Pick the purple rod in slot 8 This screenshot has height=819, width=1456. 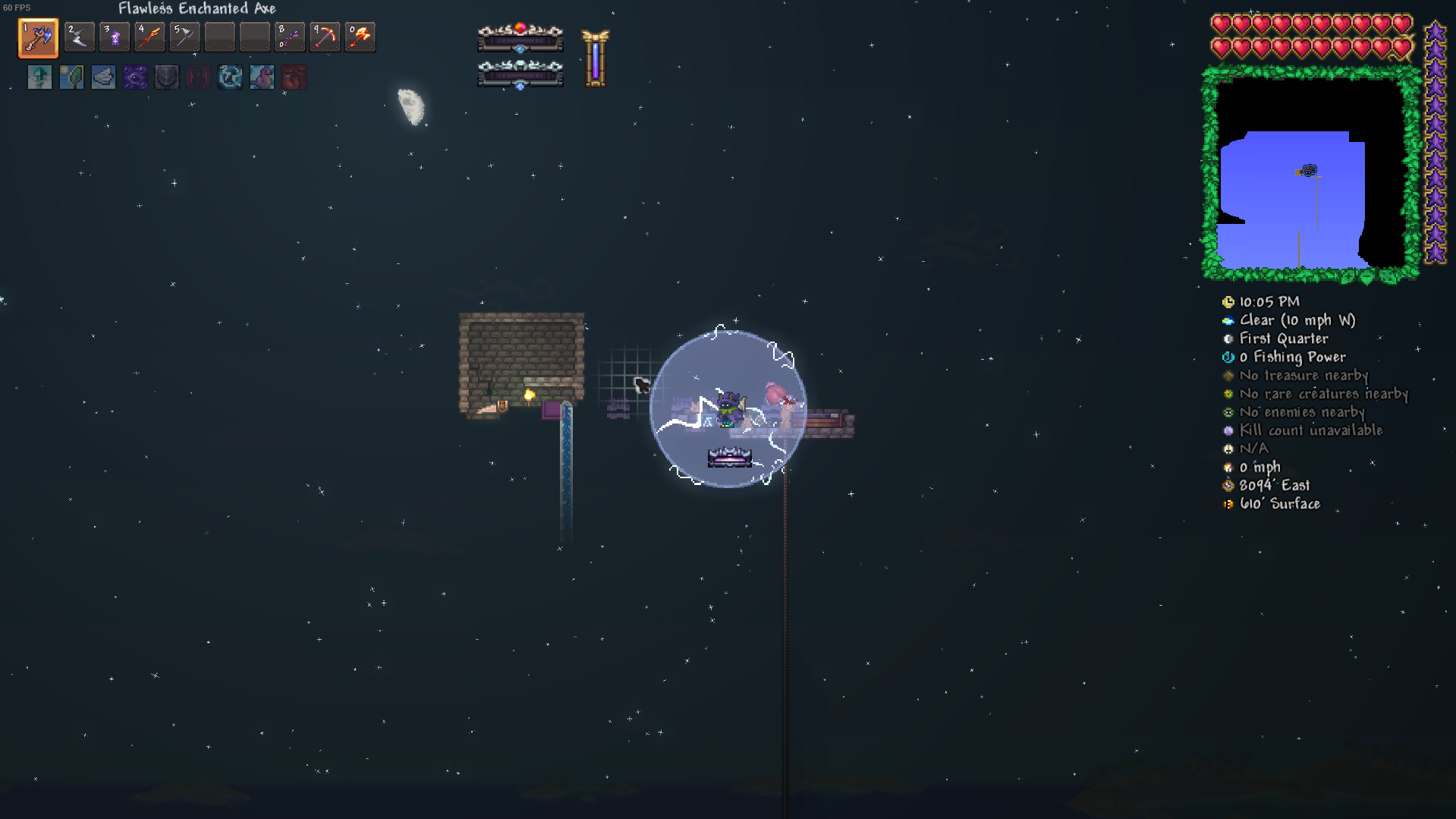point(290,37)
